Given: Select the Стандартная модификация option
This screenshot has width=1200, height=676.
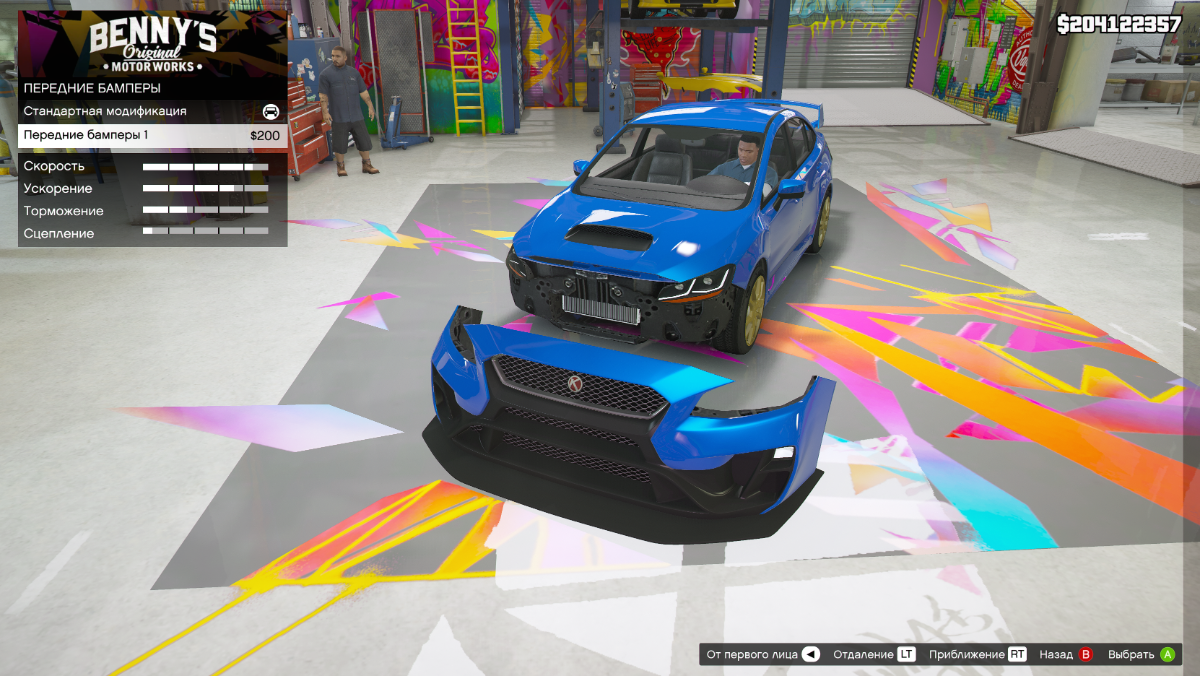Looking at the screenshot, I should coord(150,111).
